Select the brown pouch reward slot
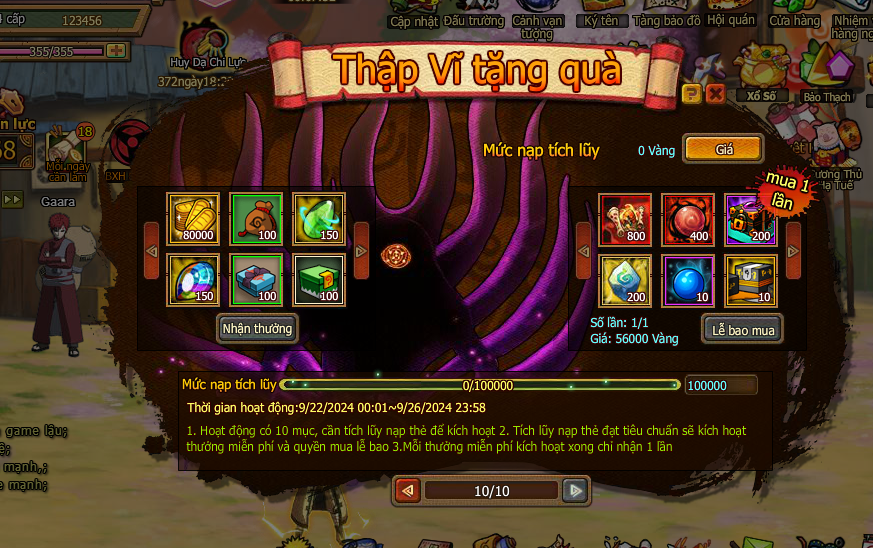Viewport: 873px width, 548px height. tap(256, 219)
